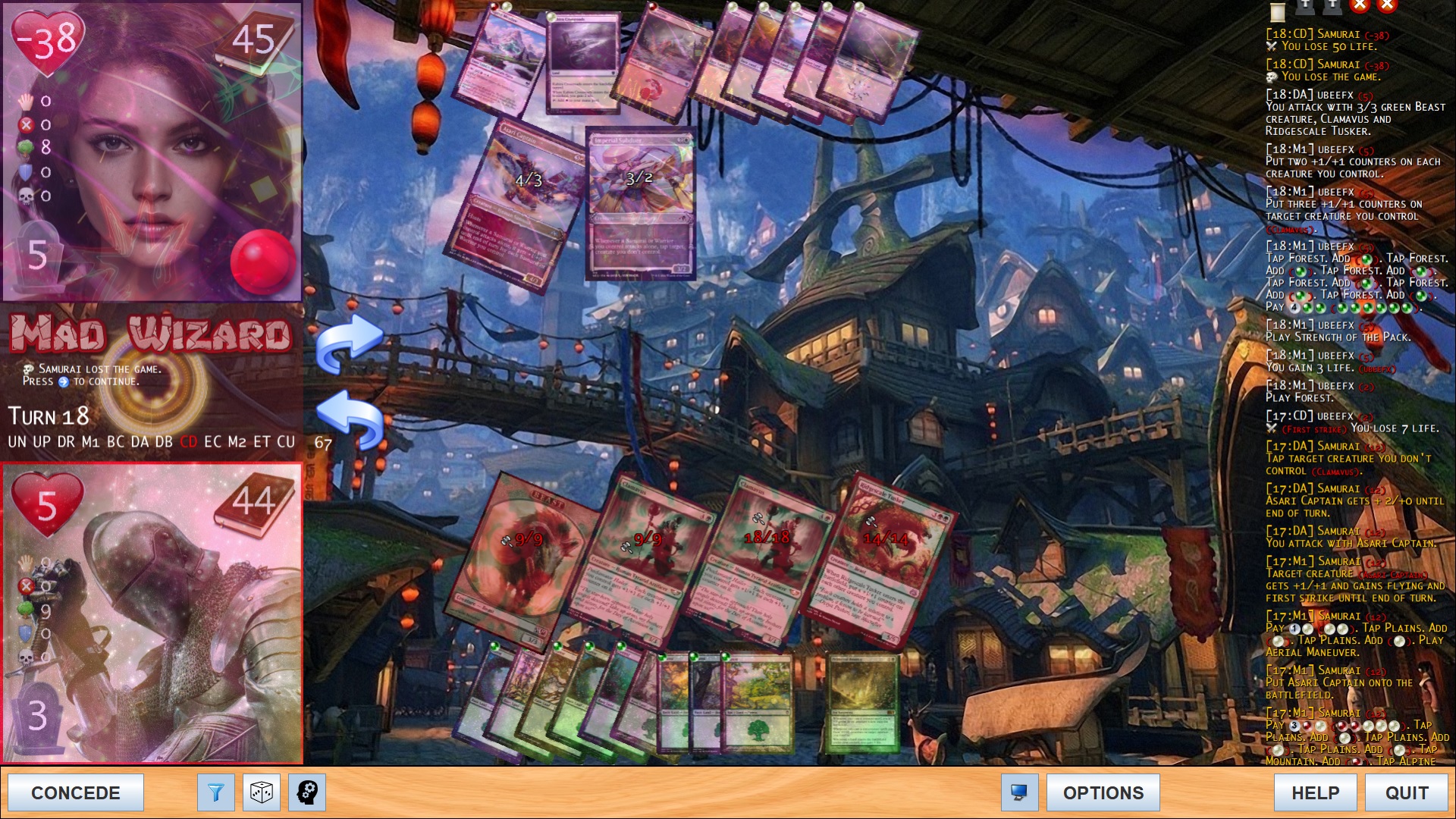This screenshot has height=819, width=1456.
Task: Open the head-with-gears AI icon
Action: coord(307,792)
